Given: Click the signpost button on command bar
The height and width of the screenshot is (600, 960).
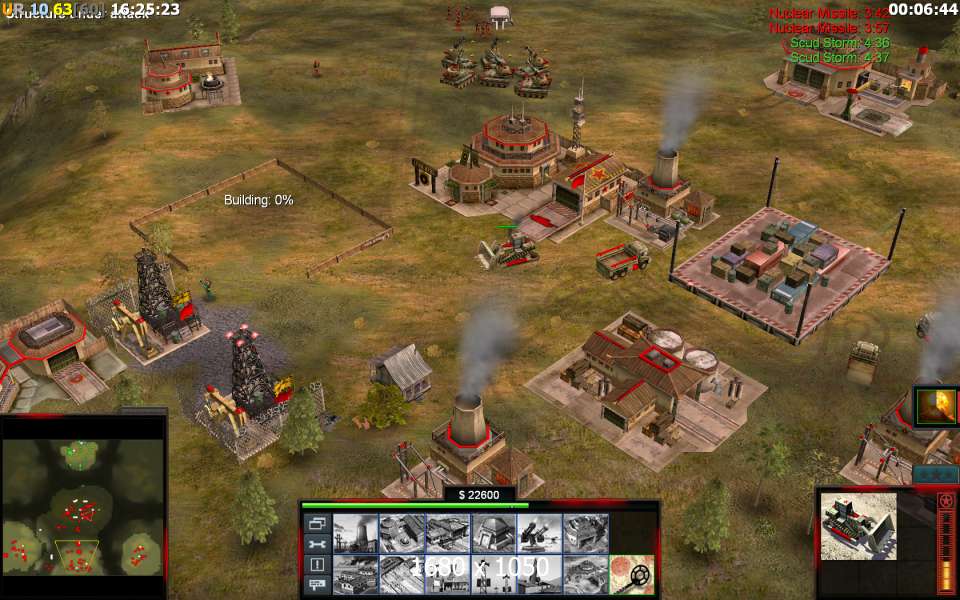Looking at the screenshot, I should [317, 585].
